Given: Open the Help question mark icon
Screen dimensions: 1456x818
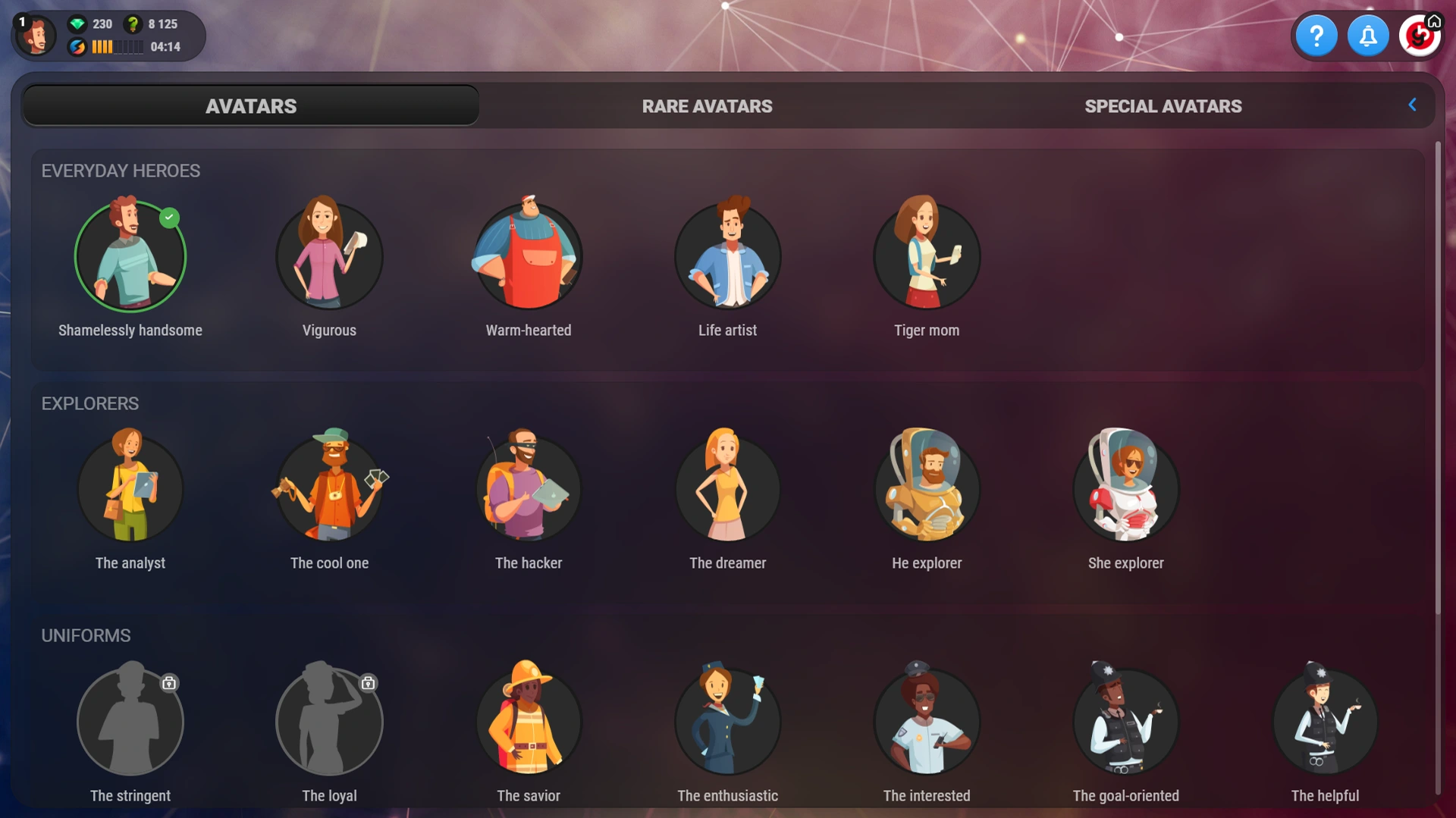Looking at the screenshot, I should click(1317, 35).
